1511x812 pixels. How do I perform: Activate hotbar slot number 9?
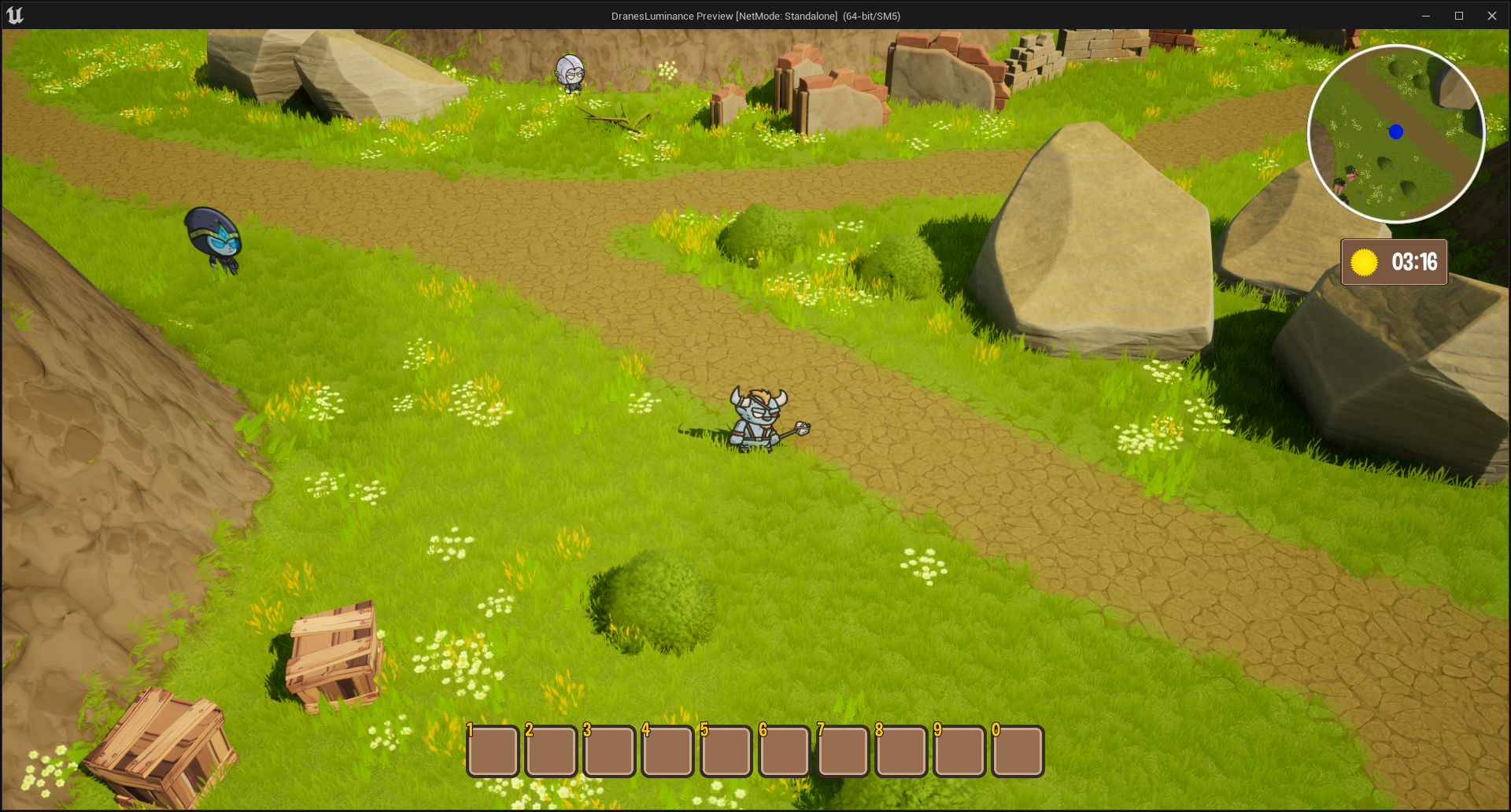click(959, 751)
